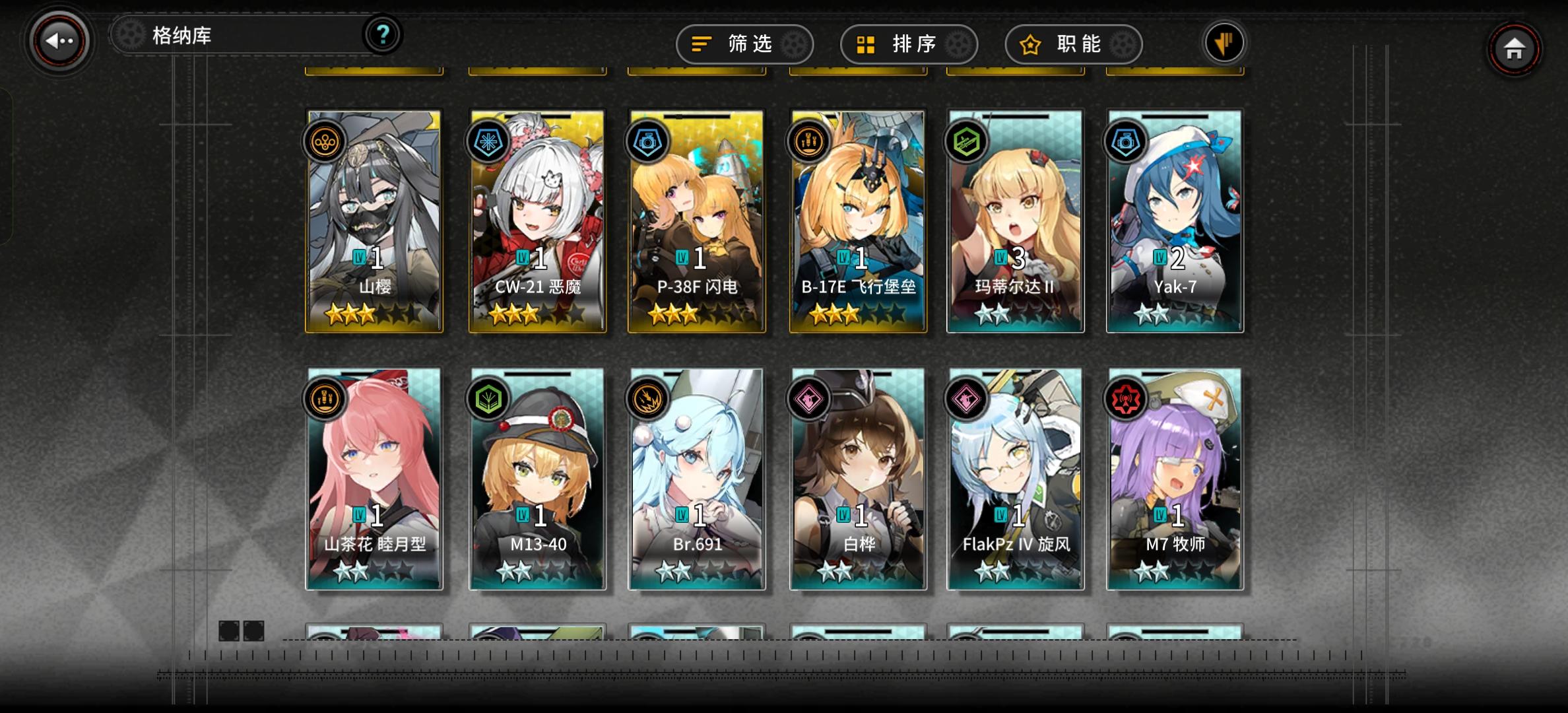Open the 筛选 filter panel
The height and width of the screenshot is (713, 1568).
pos(744,44)
